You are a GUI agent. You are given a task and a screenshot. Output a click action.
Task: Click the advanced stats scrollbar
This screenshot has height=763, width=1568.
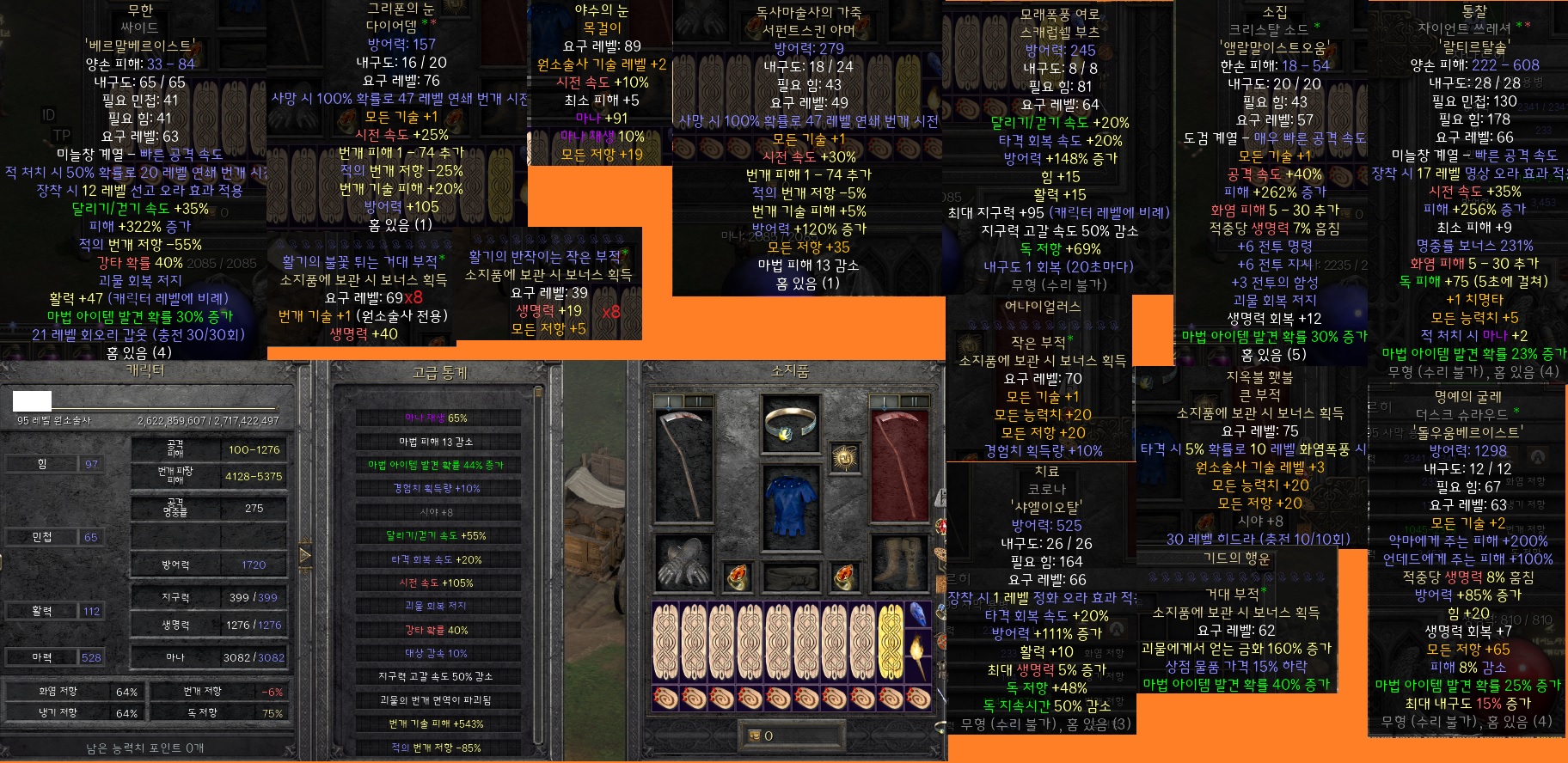(x=539, y=567)
